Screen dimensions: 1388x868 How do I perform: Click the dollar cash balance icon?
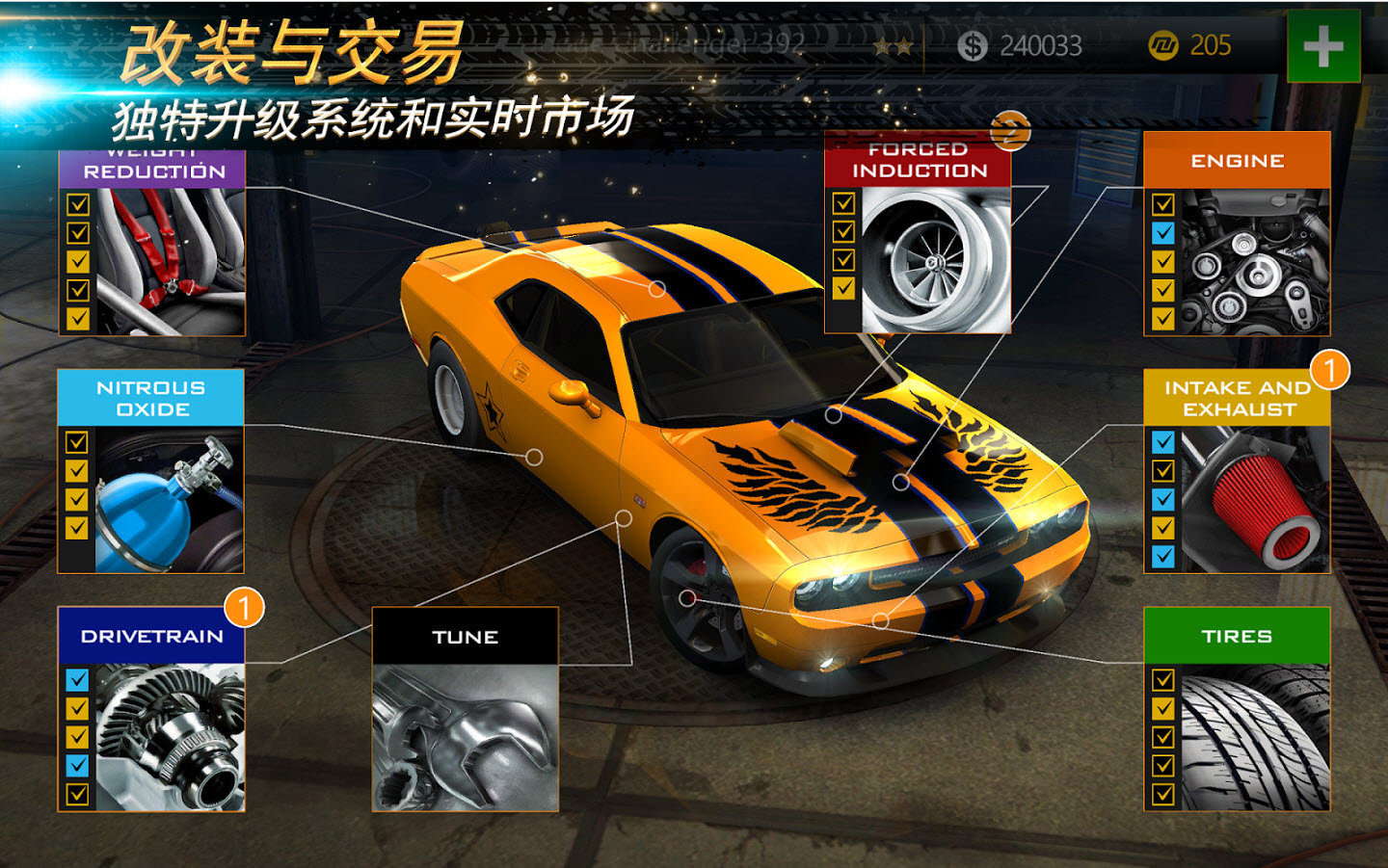(x=974, y=44)
